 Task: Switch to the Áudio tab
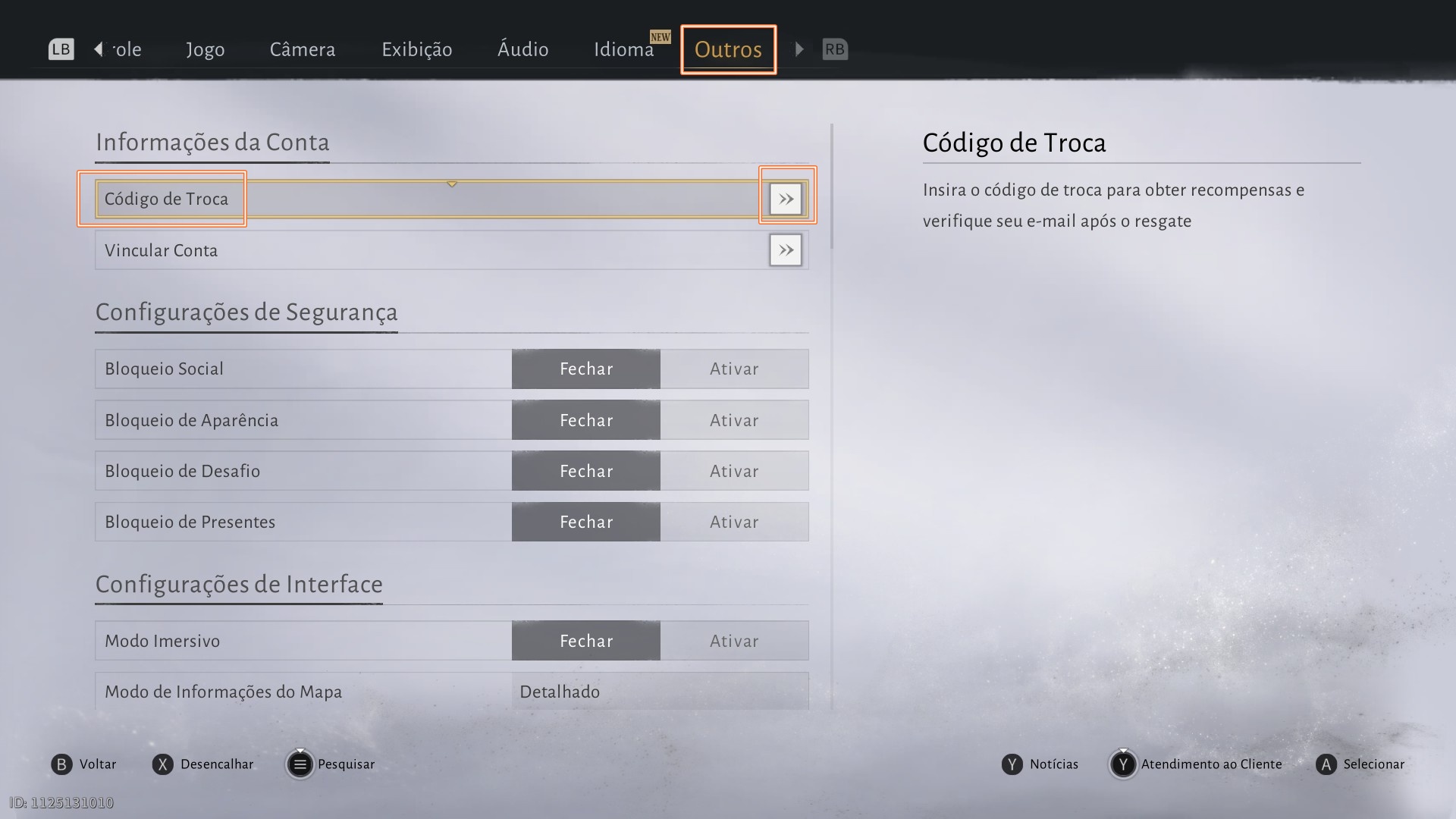[522, 49]
